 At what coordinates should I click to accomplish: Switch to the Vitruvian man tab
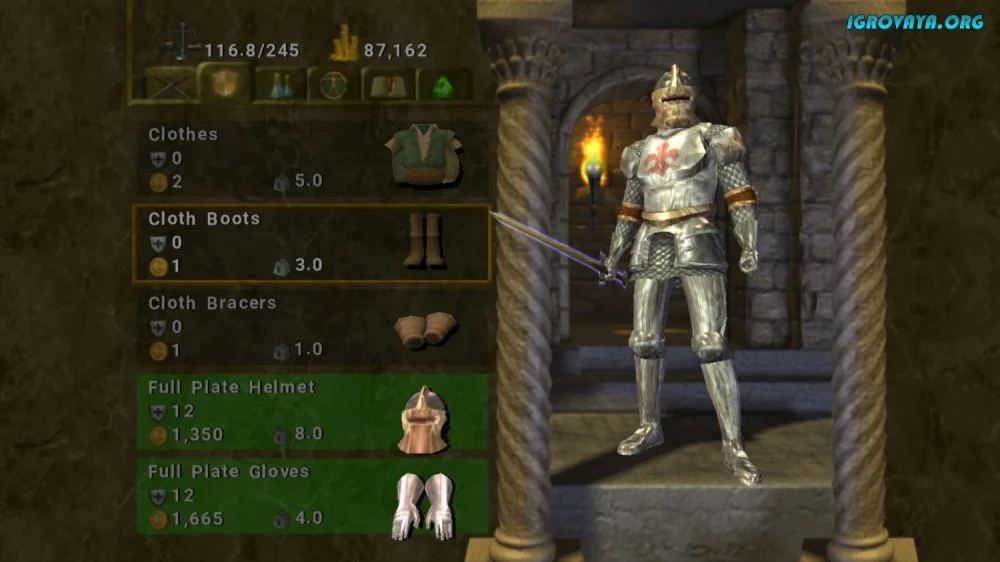coord(331,85)
